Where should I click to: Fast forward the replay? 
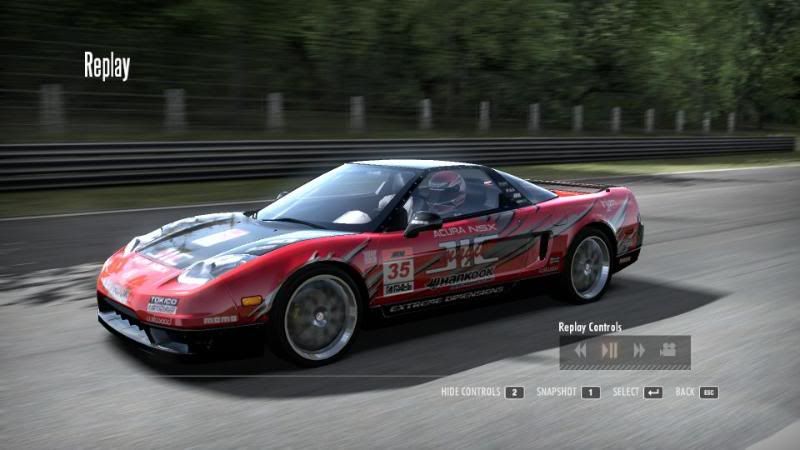pyautogui.click(x=638, y=350)
